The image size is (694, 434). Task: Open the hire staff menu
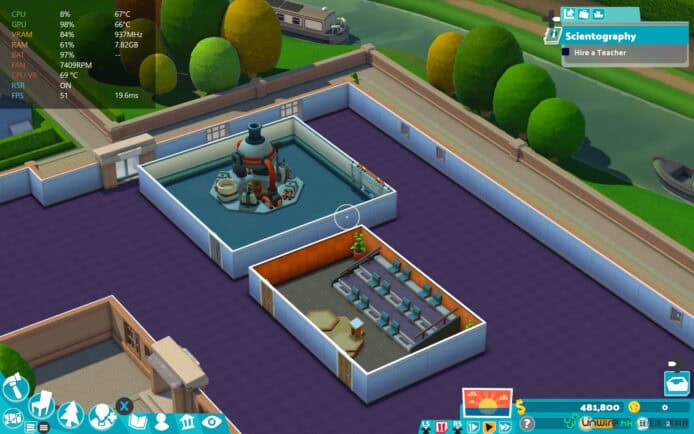[100, 416]
